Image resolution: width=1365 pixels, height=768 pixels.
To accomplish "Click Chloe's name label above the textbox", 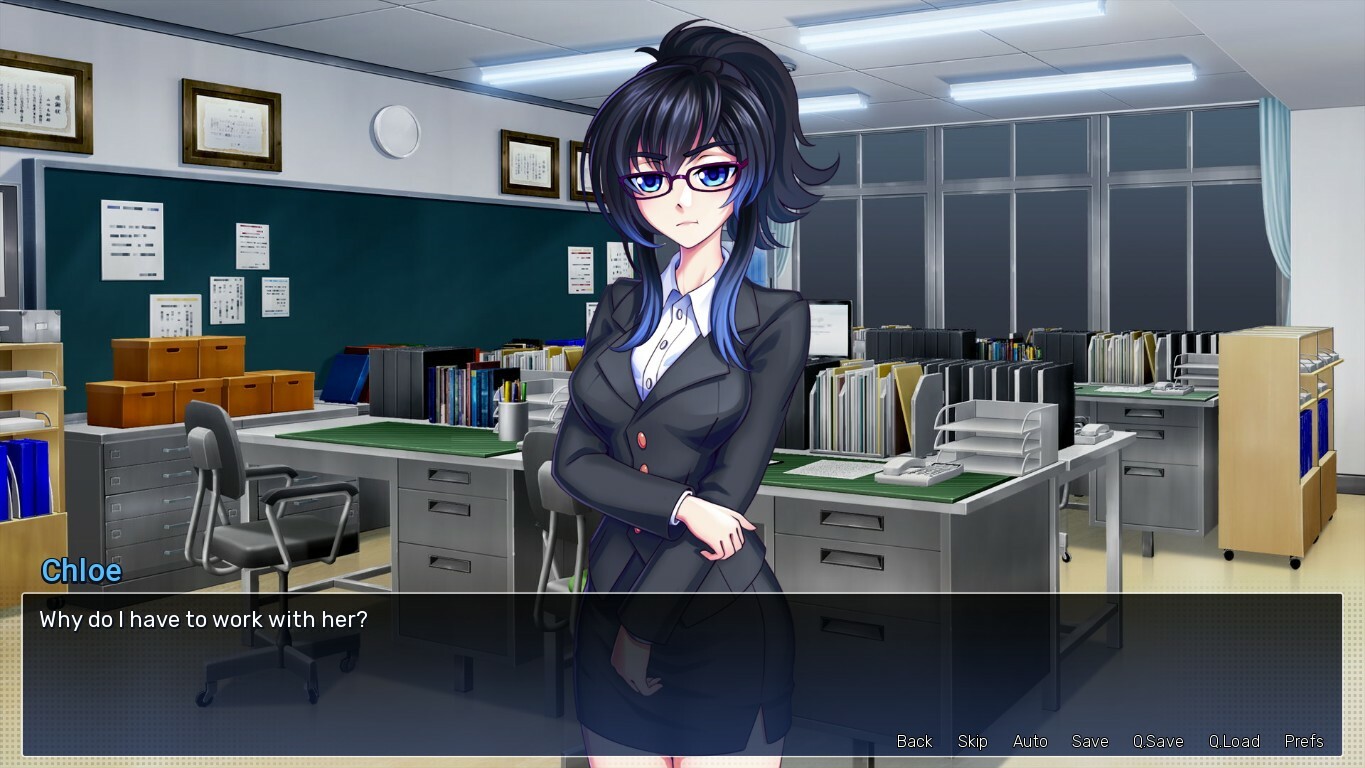I will point(80,571).
